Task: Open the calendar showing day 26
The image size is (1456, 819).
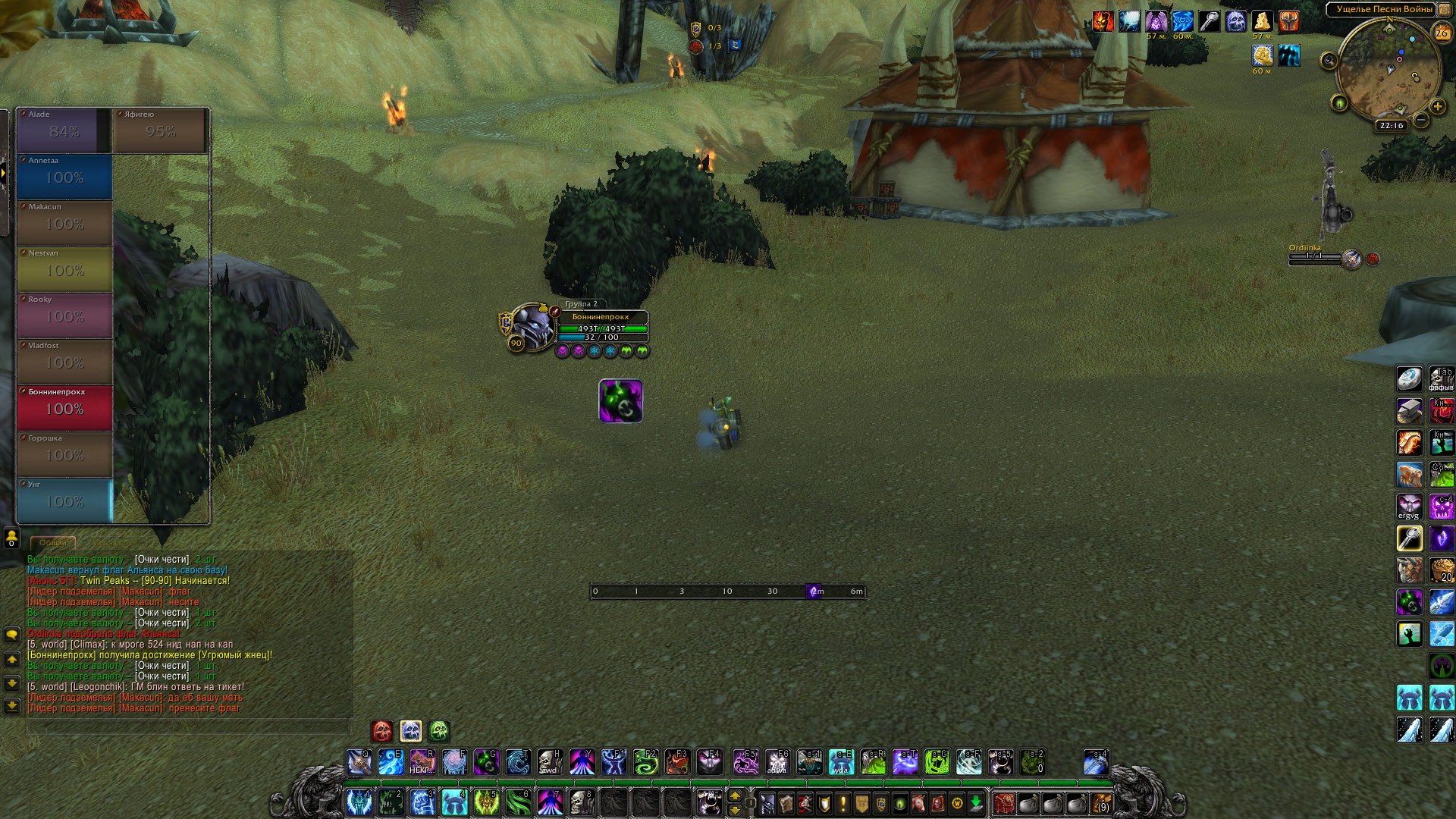Action: coord(1442,33)
